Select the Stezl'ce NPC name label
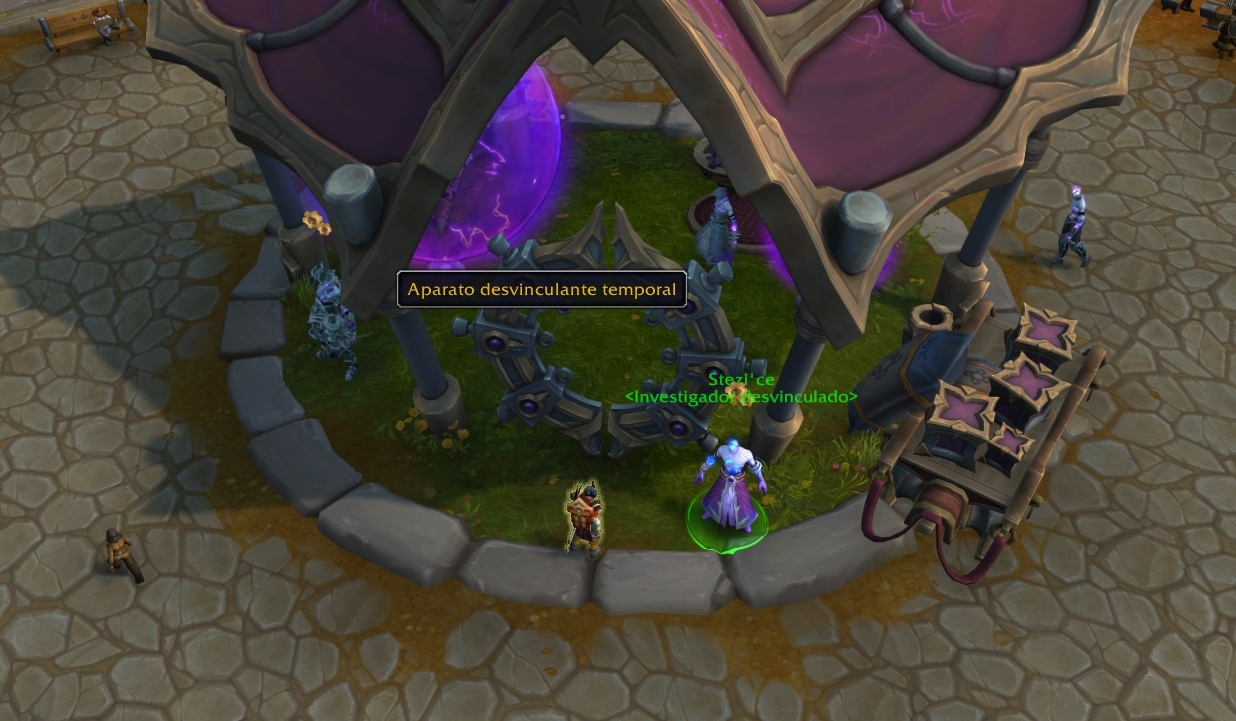 coord(741,380)
